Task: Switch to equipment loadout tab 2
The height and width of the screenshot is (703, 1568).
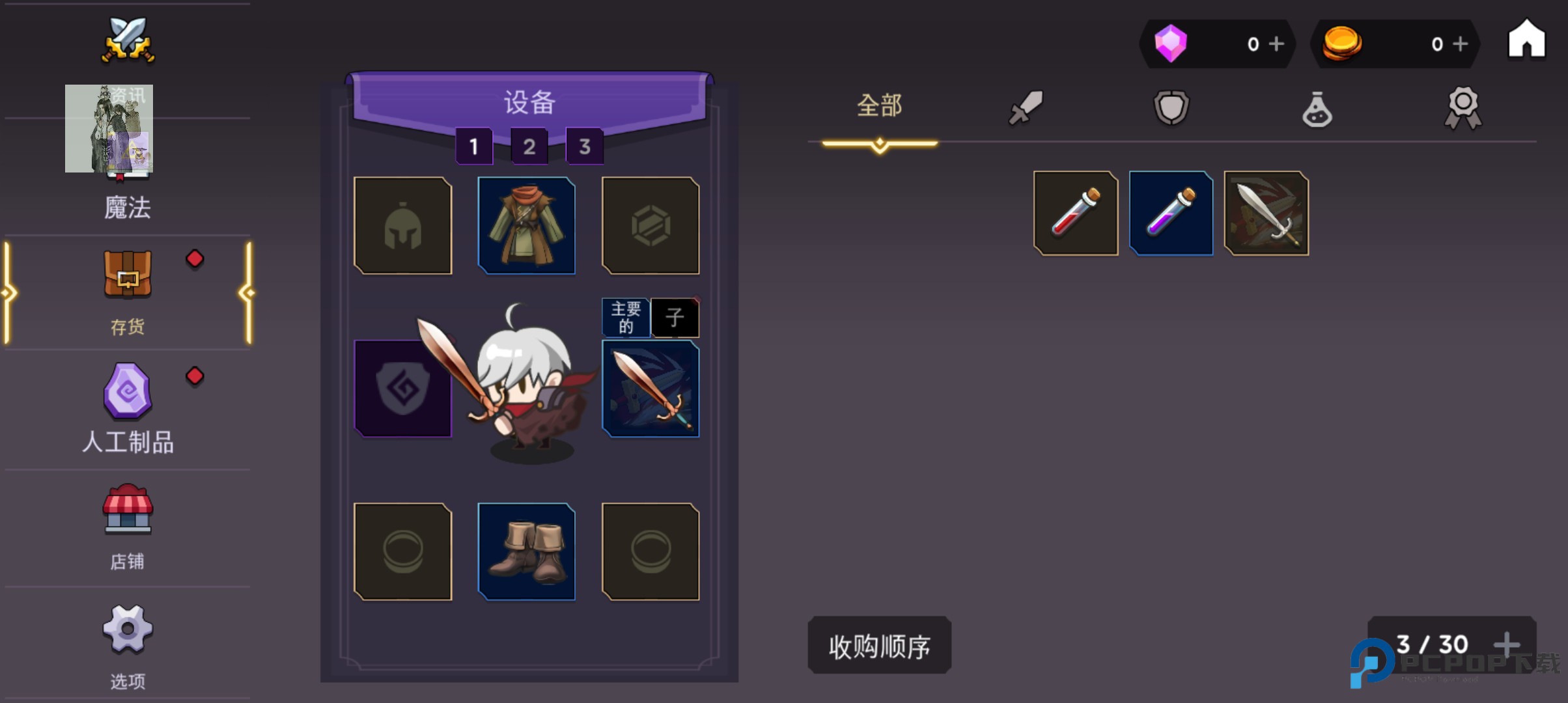Action: pyautogui.click(x=529, y=146)
